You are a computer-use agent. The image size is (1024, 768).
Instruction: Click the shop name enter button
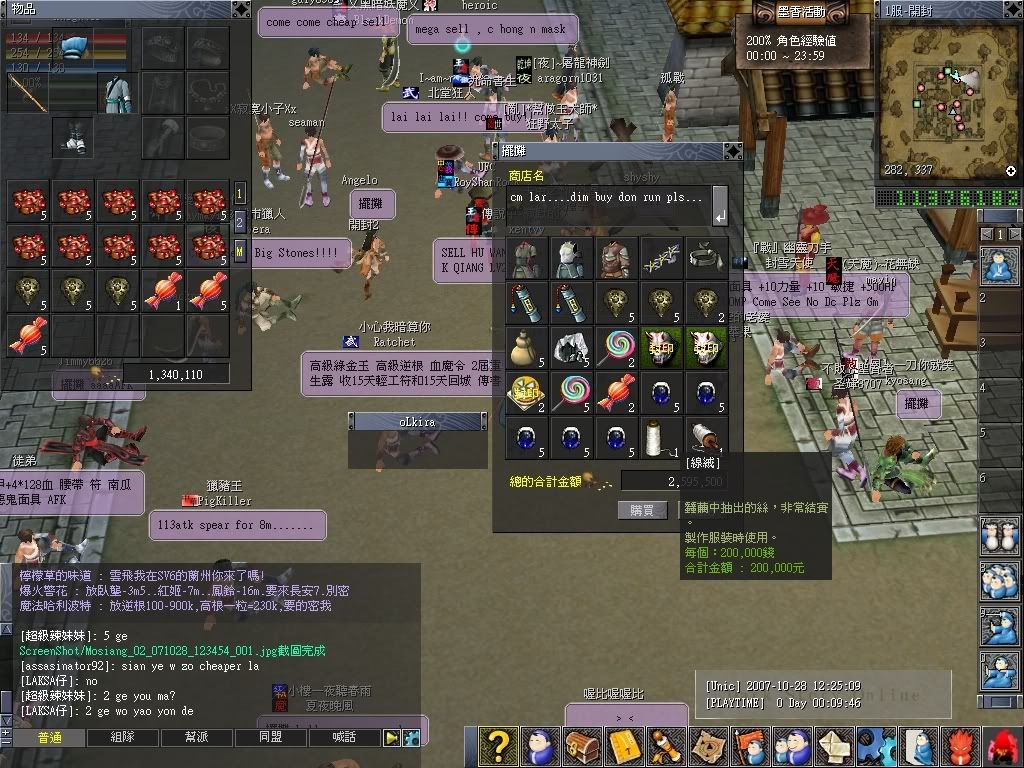click(719, 216)
